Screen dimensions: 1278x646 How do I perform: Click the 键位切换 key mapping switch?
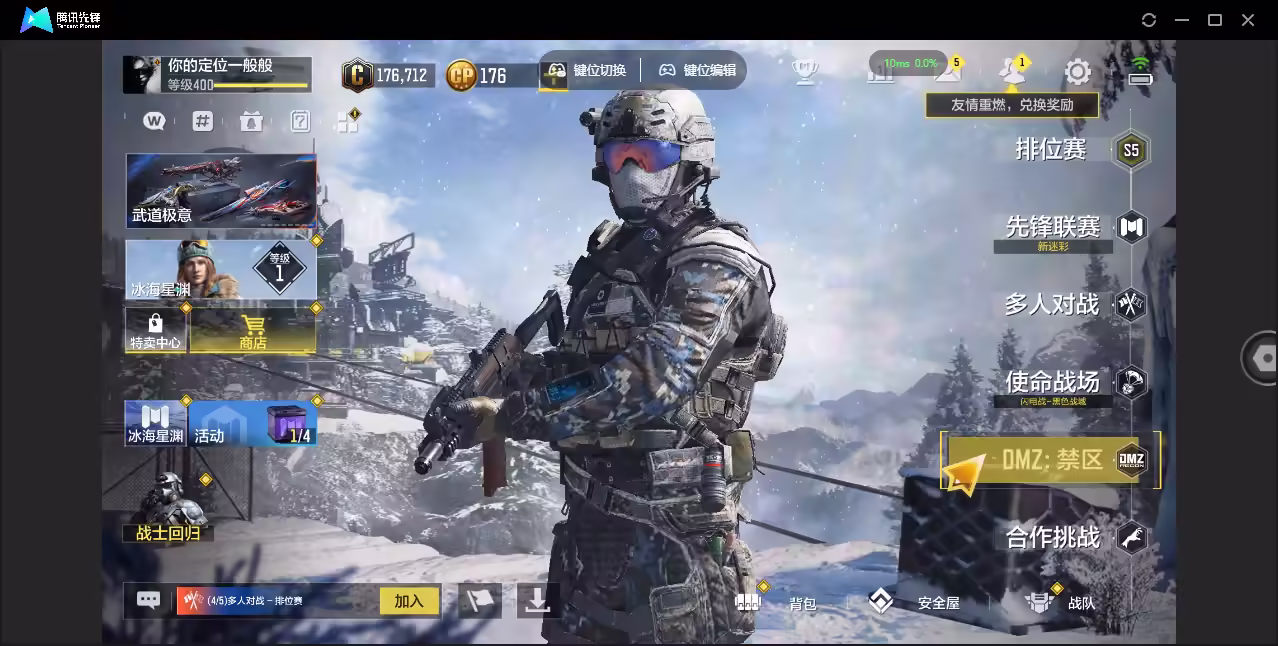(586, 70)
